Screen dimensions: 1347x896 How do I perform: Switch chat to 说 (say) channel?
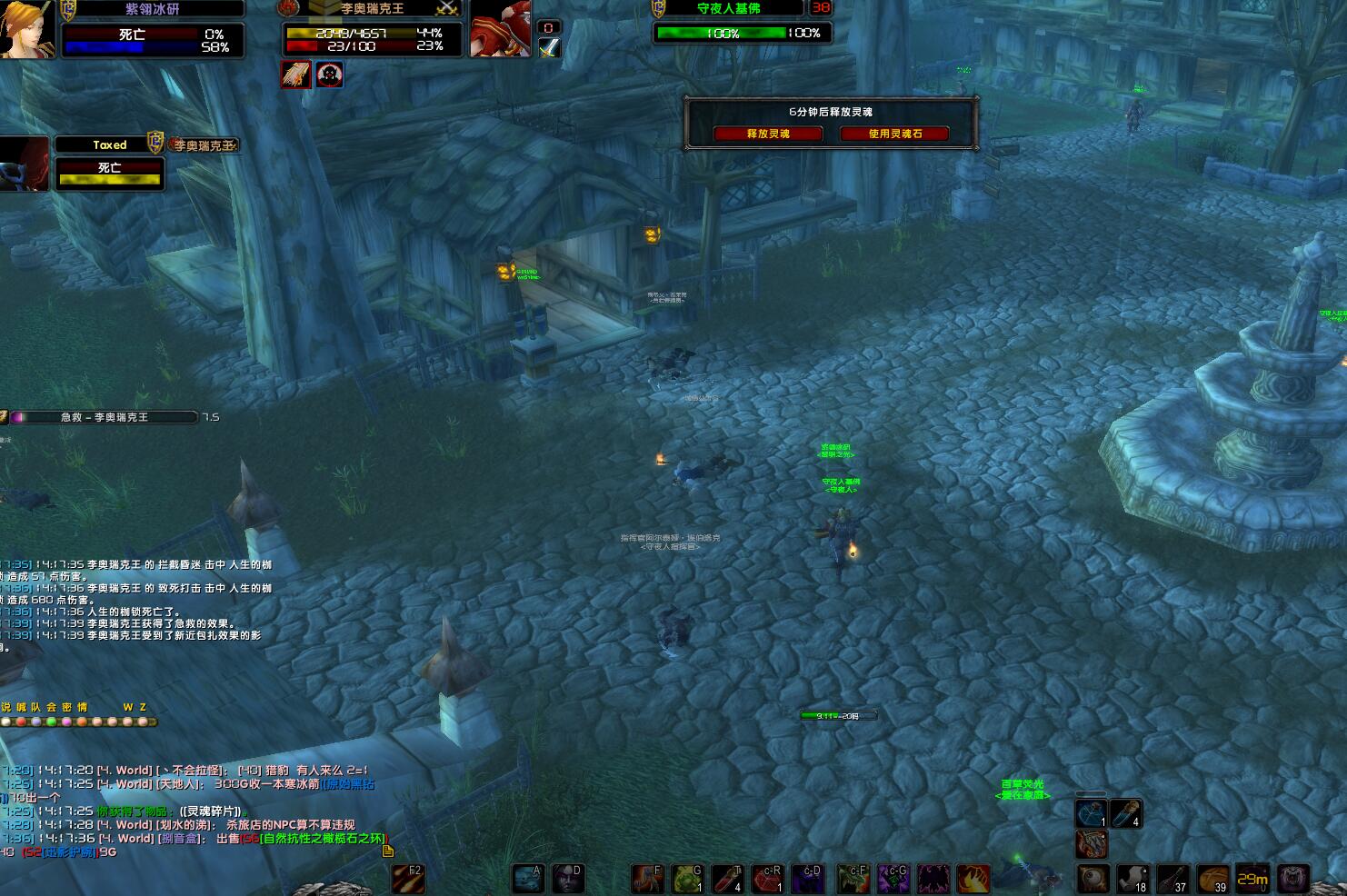[x=6, y=707]
